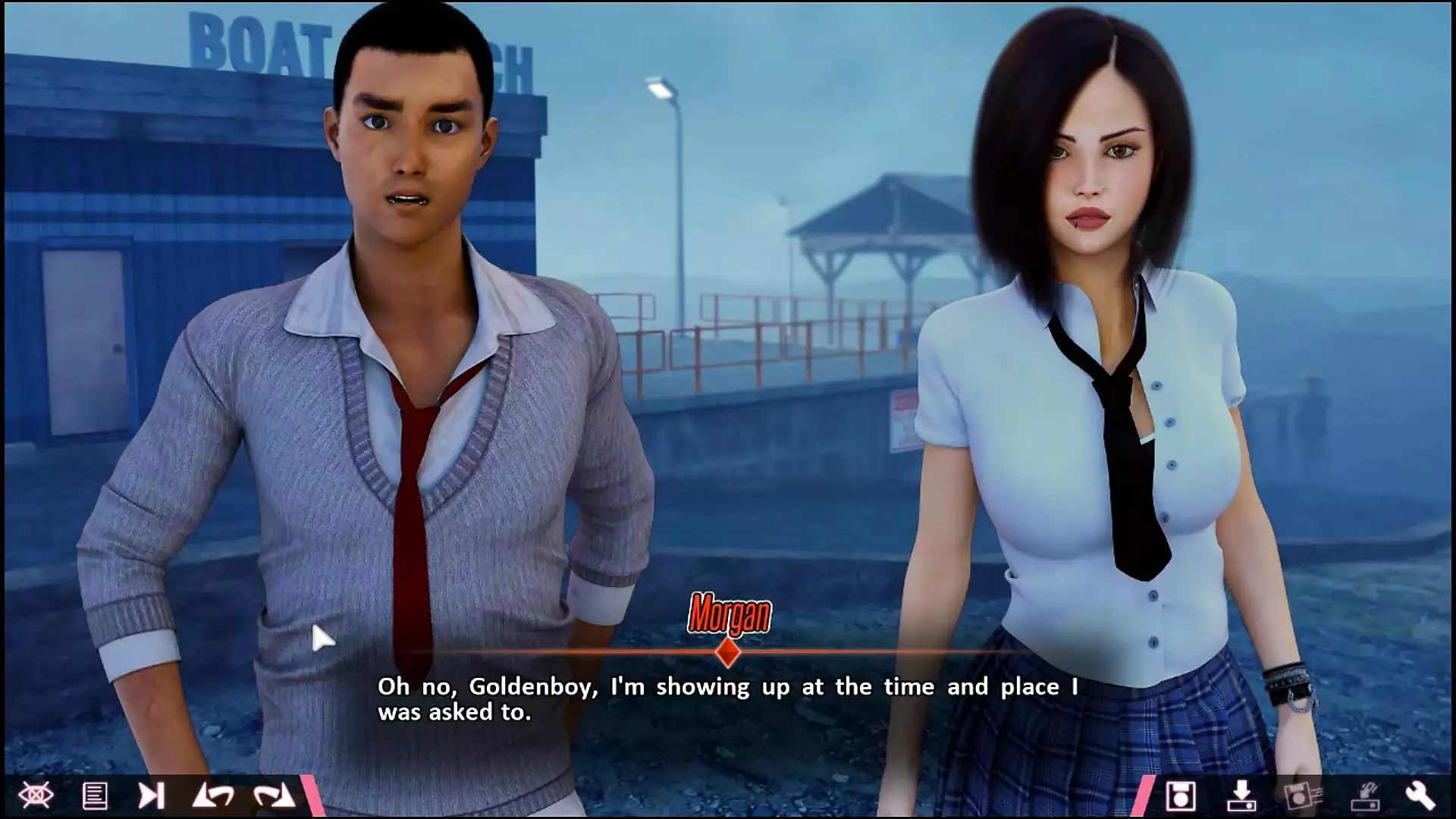1456x819 pixels.
Task: Quick load with the hand icon
Action: pyautogui.click(x=1363, y=795)
